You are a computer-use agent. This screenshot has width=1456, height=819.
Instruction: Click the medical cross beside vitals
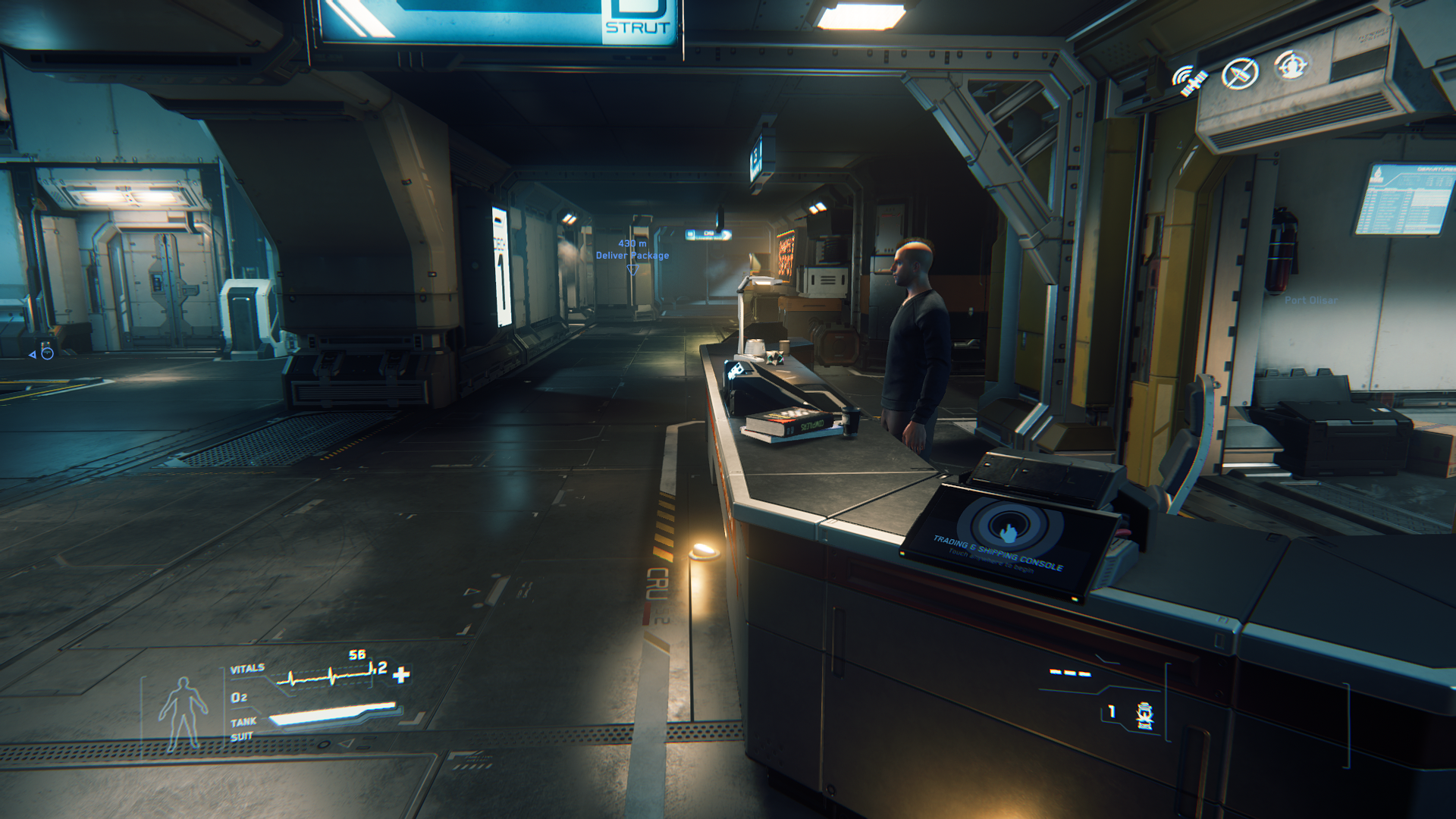point(402,674)
